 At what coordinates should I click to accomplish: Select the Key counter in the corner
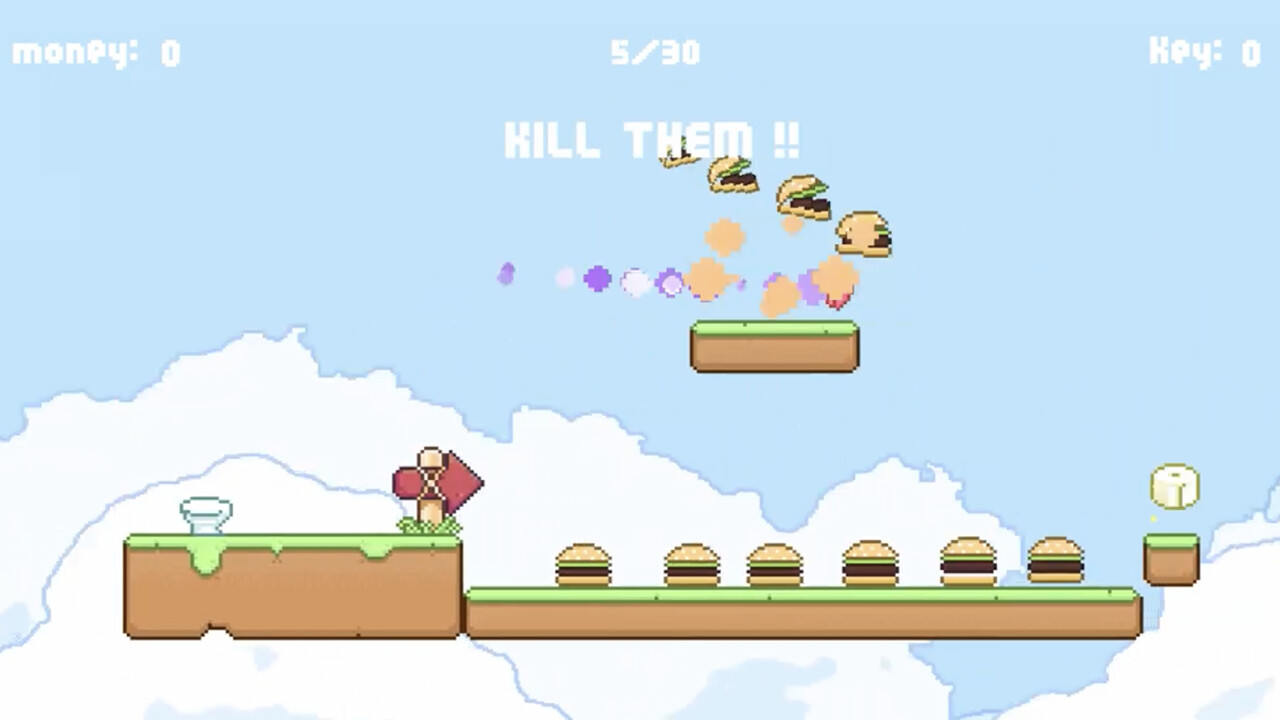click(x=1203, y=53)
